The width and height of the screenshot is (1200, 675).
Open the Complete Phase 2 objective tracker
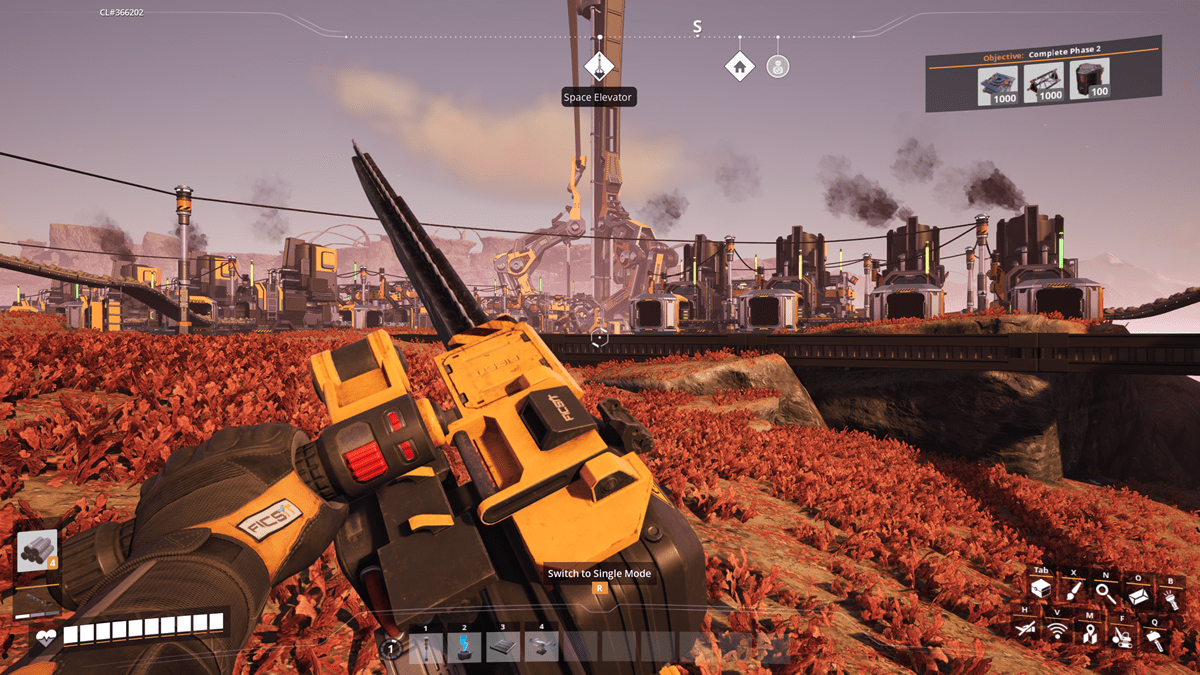pyautogui.click(x=1043, y=57)
